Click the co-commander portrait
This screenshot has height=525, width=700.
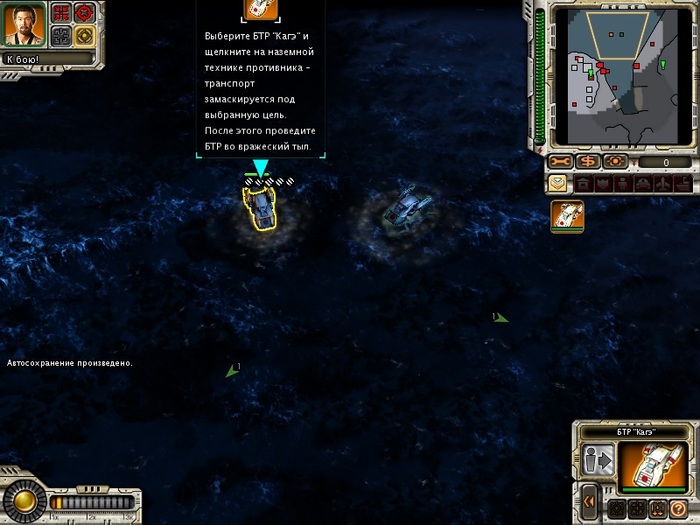point(22,26)
